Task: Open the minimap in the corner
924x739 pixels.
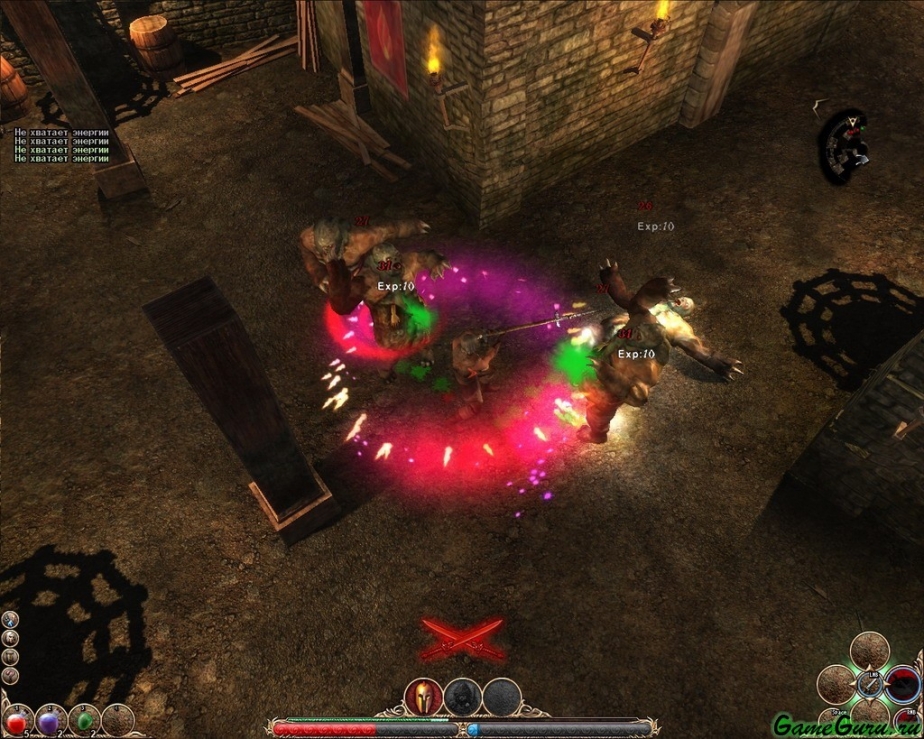Action: (x=843, y=146)
